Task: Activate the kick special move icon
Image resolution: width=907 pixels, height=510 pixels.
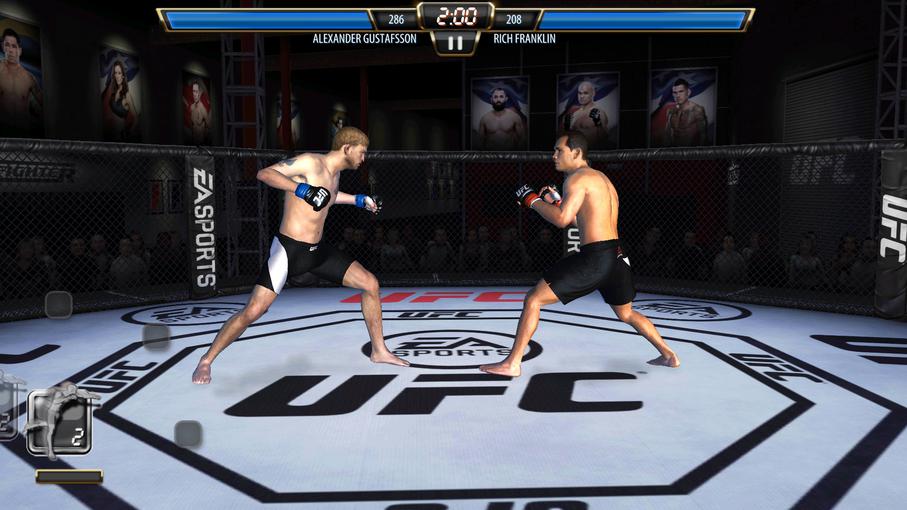Action: pos(59,420)
